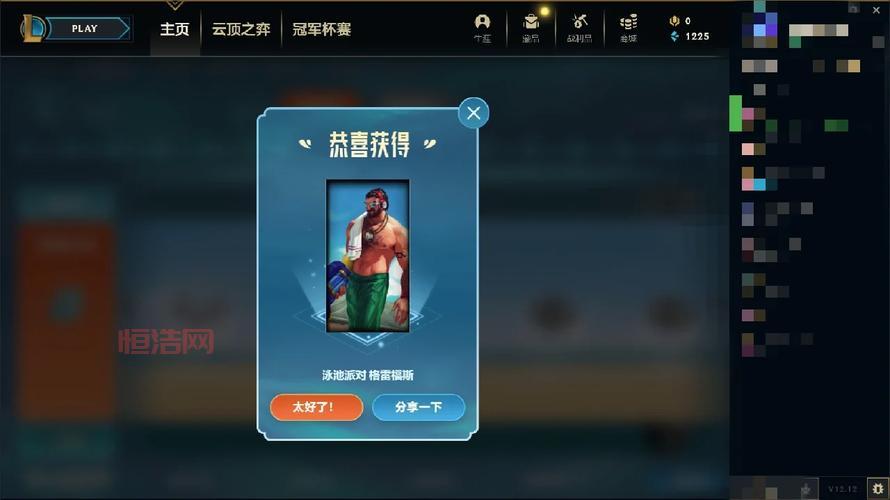The height and width of the screenshot is (500, 890).
Task: Open the collection briefcase icon
Action: pyautogui.click(x=531, y=26)
